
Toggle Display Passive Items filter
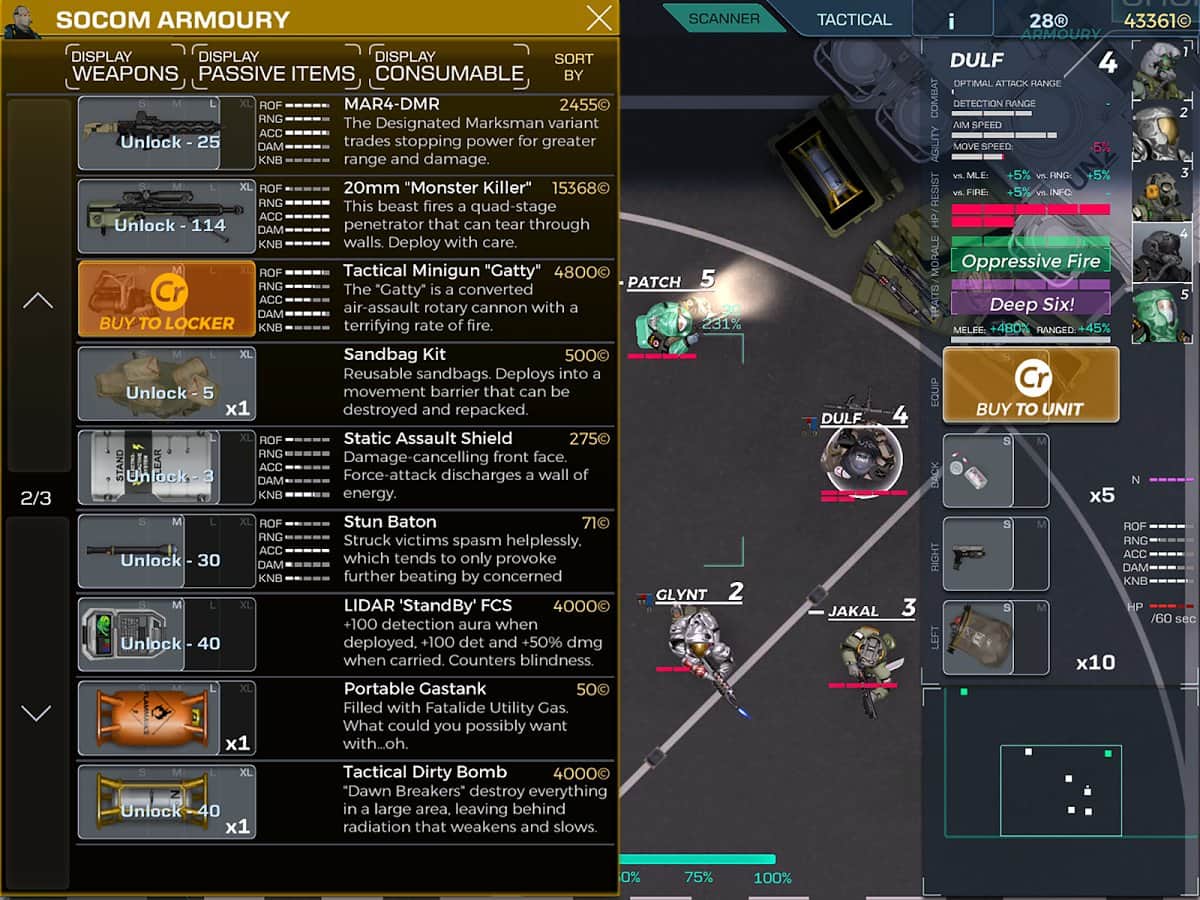pyautogui.click(x=276, y=66)
